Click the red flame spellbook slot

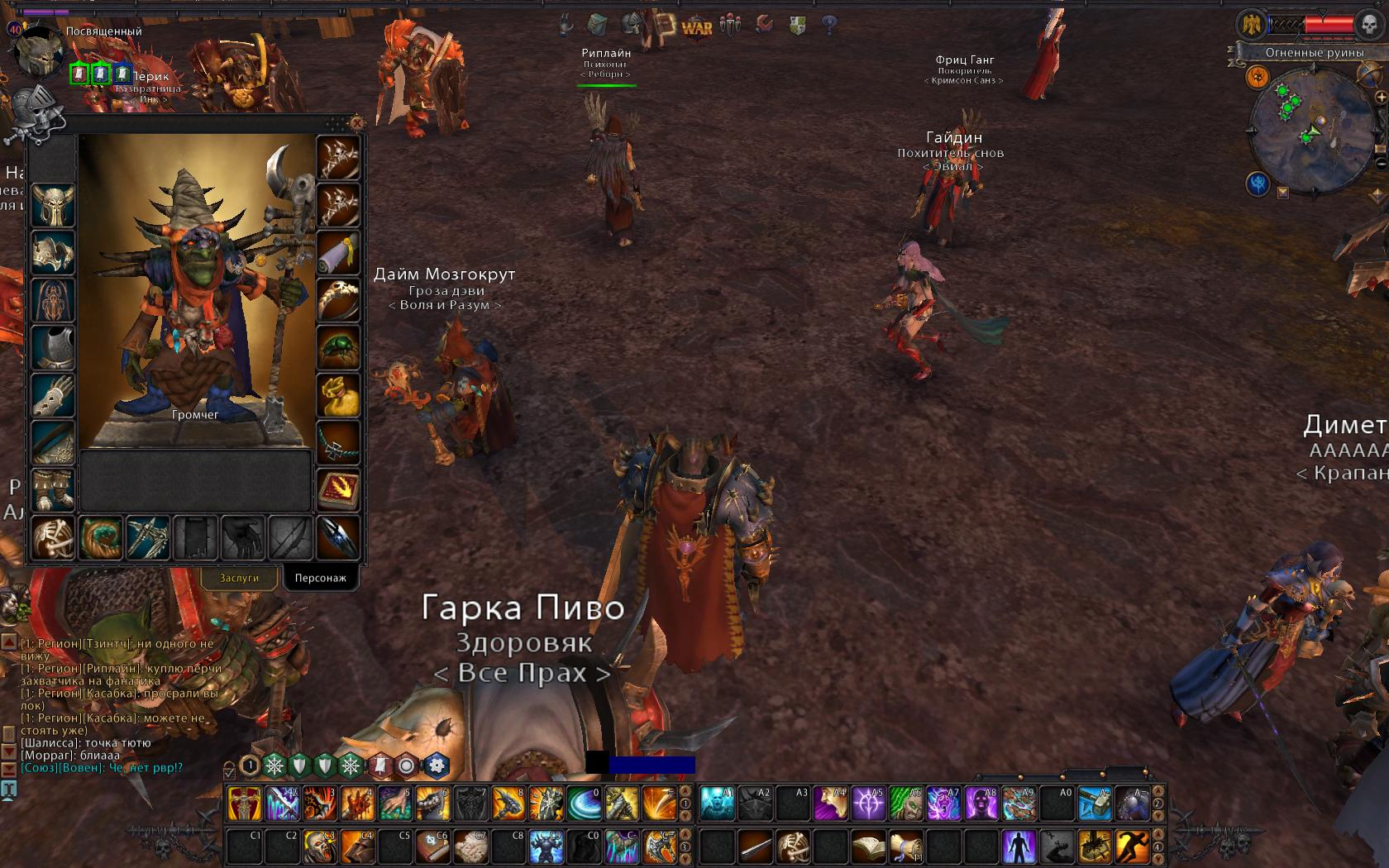(338, 491)
